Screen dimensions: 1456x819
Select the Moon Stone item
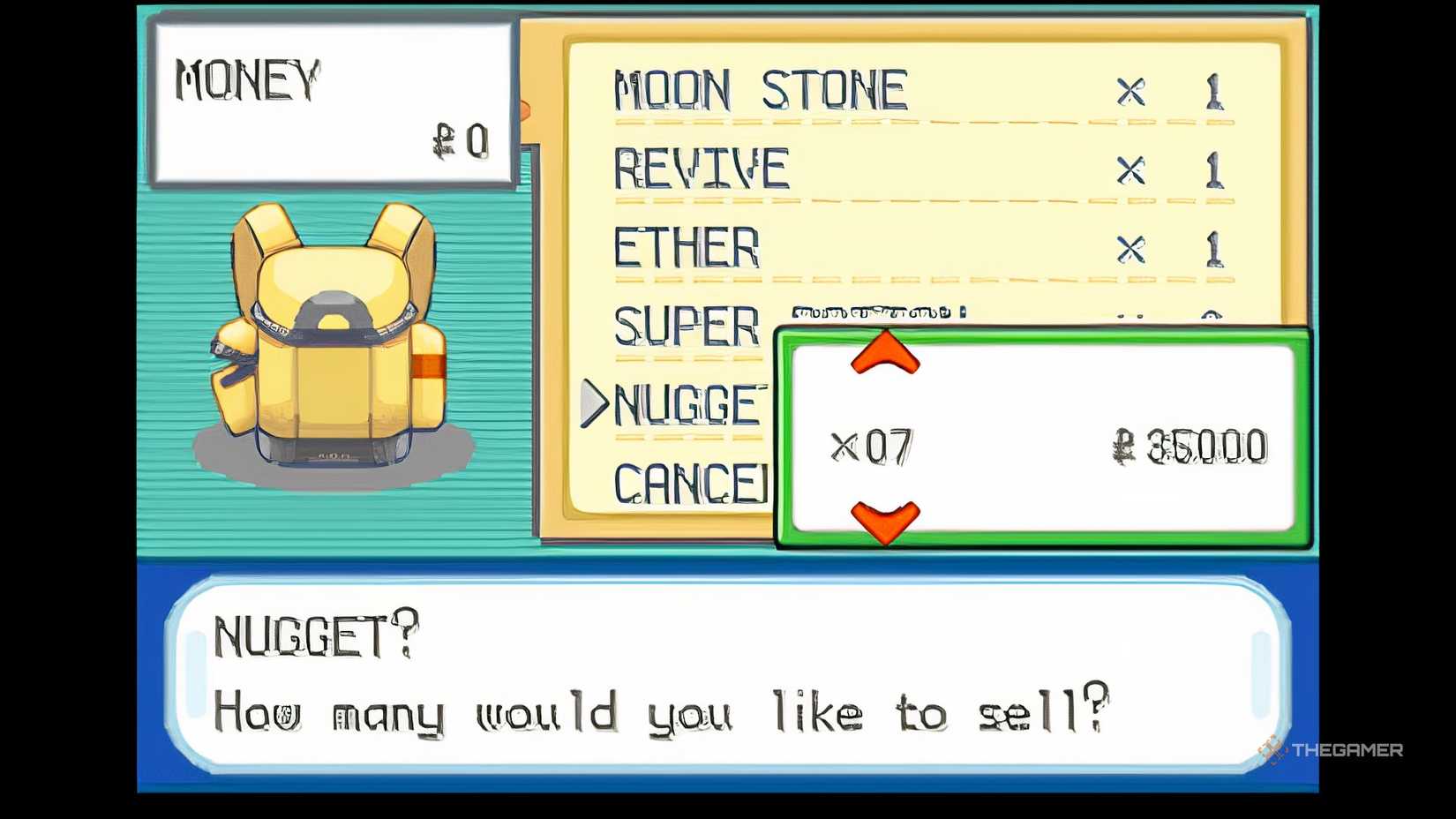click(x=759, y=88)
